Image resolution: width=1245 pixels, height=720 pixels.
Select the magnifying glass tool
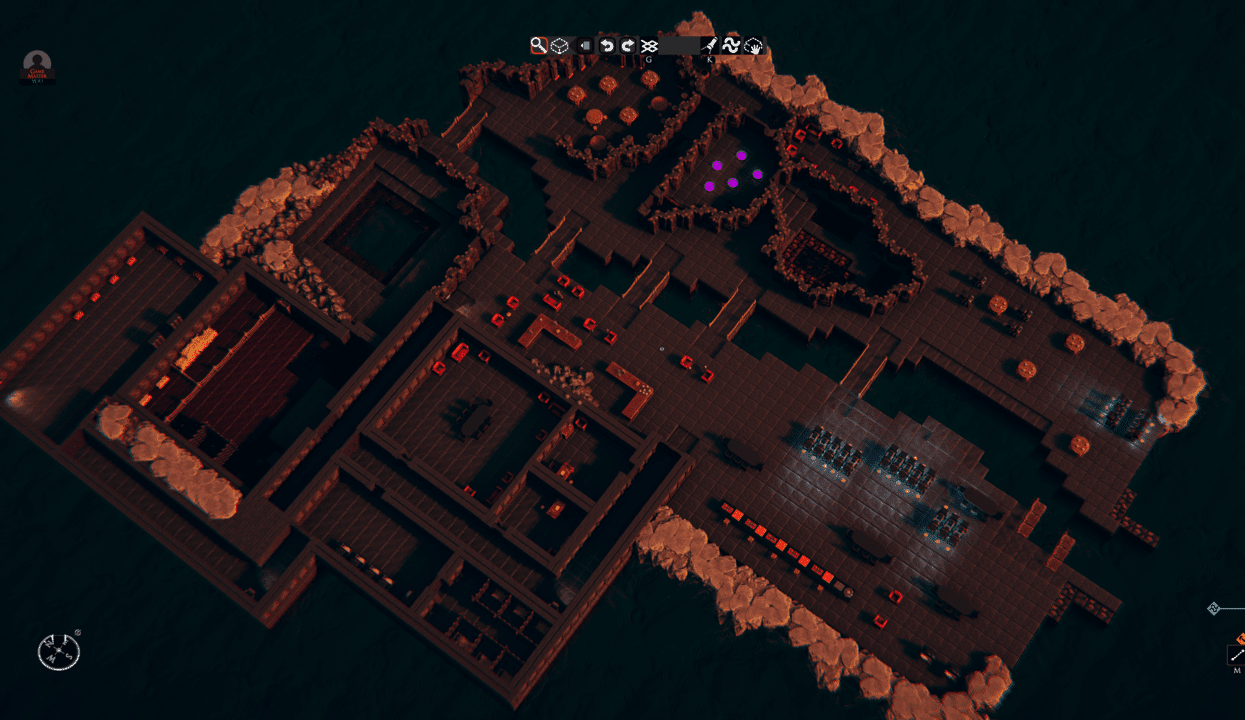pos(538,45)
